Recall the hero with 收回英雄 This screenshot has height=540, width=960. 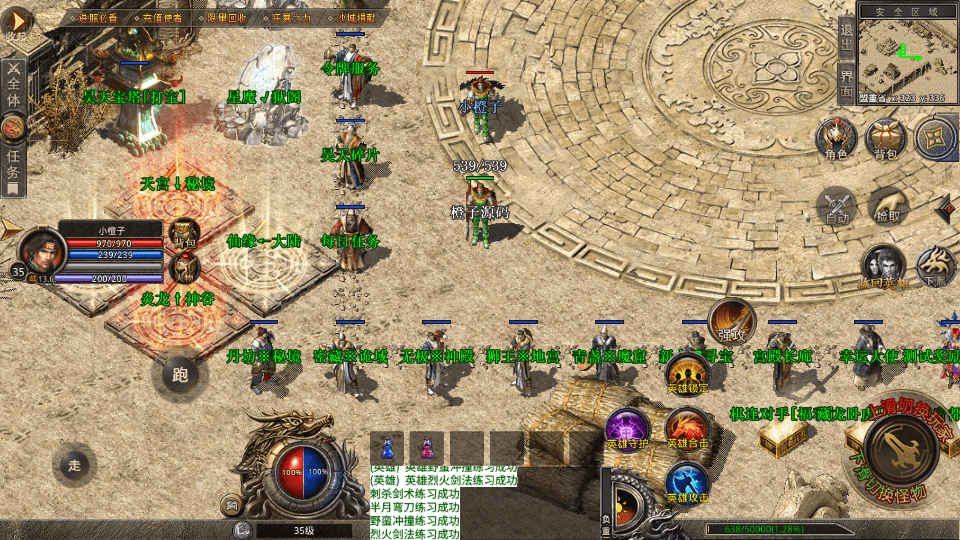tap(883, 267)
